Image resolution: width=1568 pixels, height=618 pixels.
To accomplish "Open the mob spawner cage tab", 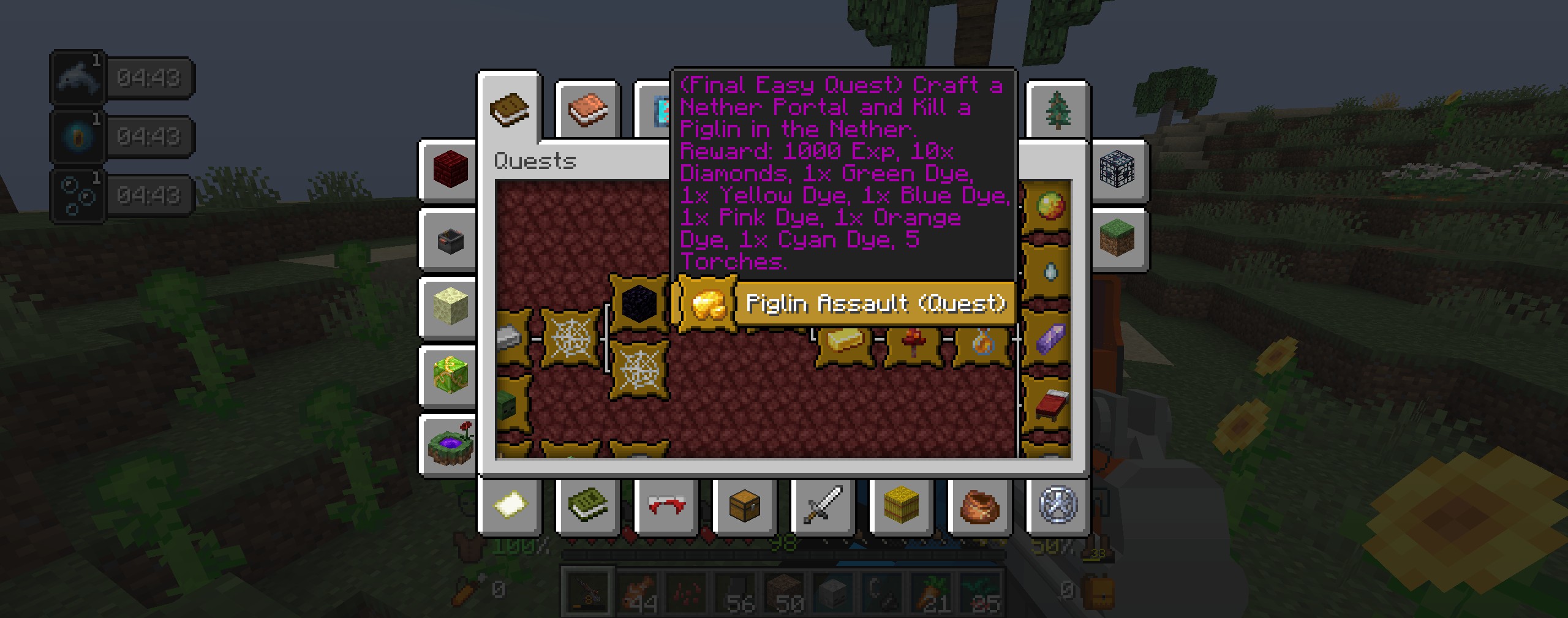I will (1117, 170).
